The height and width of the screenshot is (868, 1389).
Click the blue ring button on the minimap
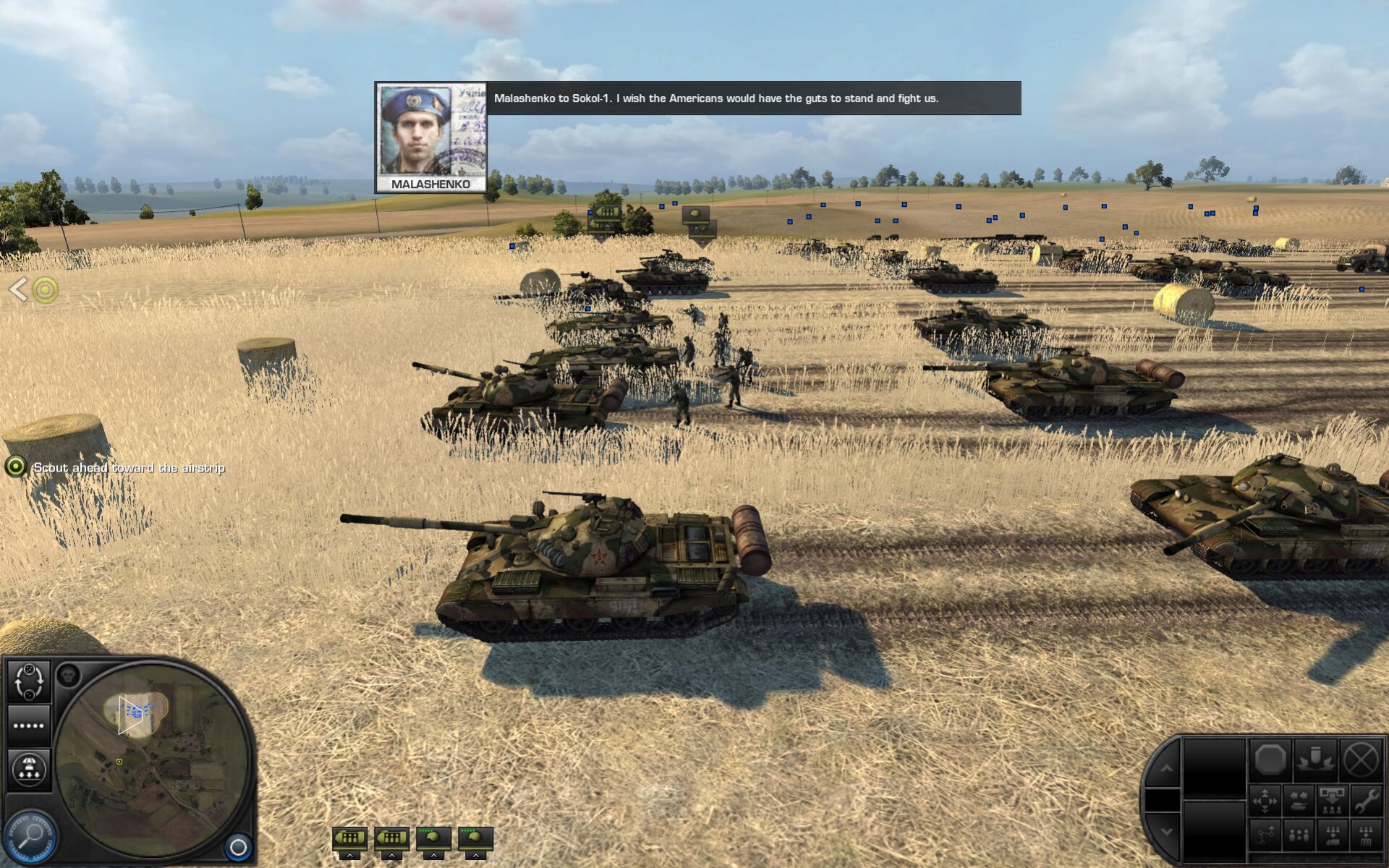238,846
